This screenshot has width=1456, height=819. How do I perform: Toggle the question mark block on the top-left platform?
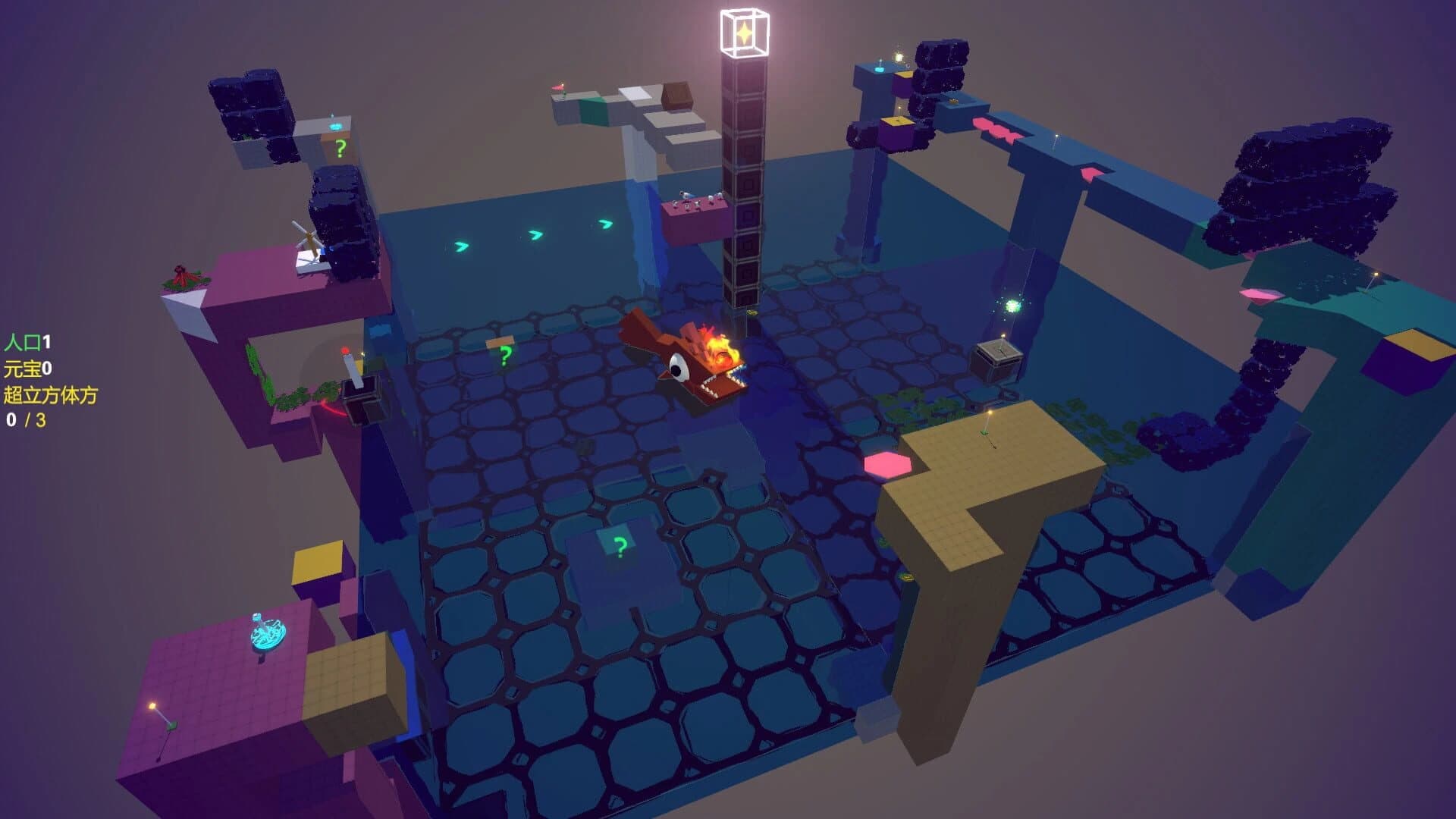click(x=339, y=146)
